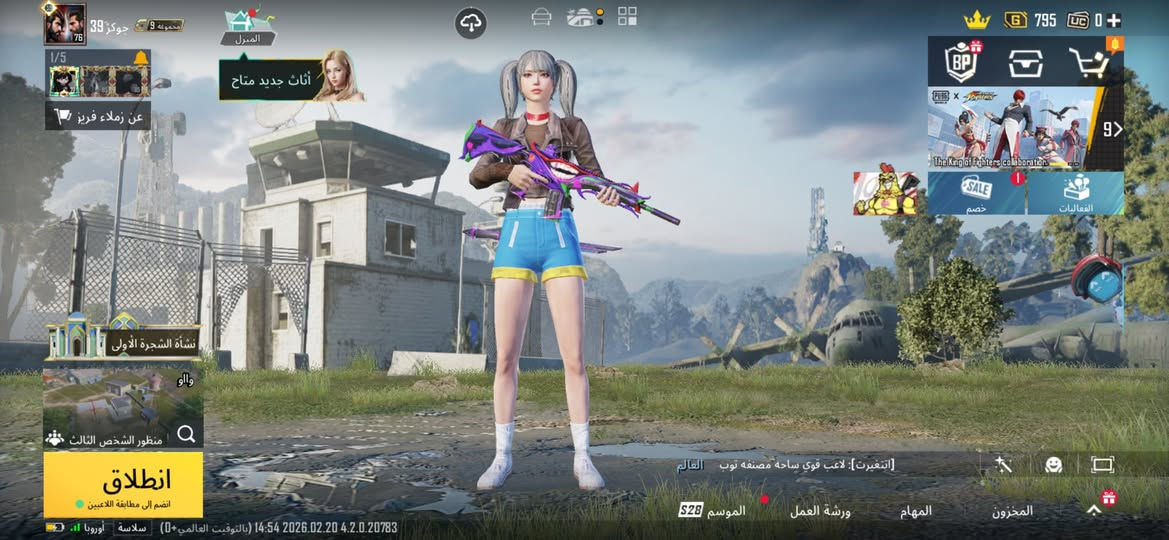Open the player profile avatar

(x=64, y=23)
